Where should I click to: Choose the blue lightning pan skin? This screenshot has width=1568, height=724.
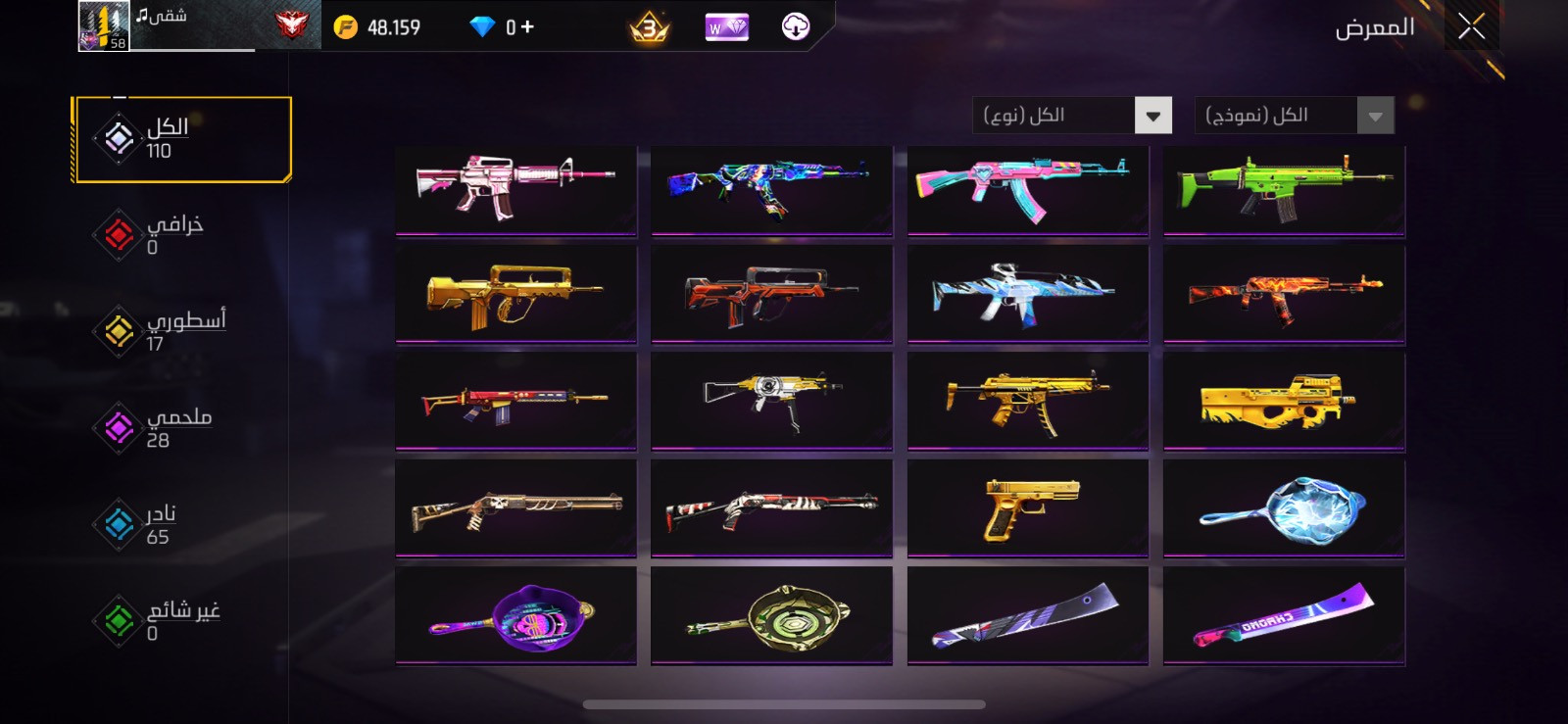tap(1284, 507)
